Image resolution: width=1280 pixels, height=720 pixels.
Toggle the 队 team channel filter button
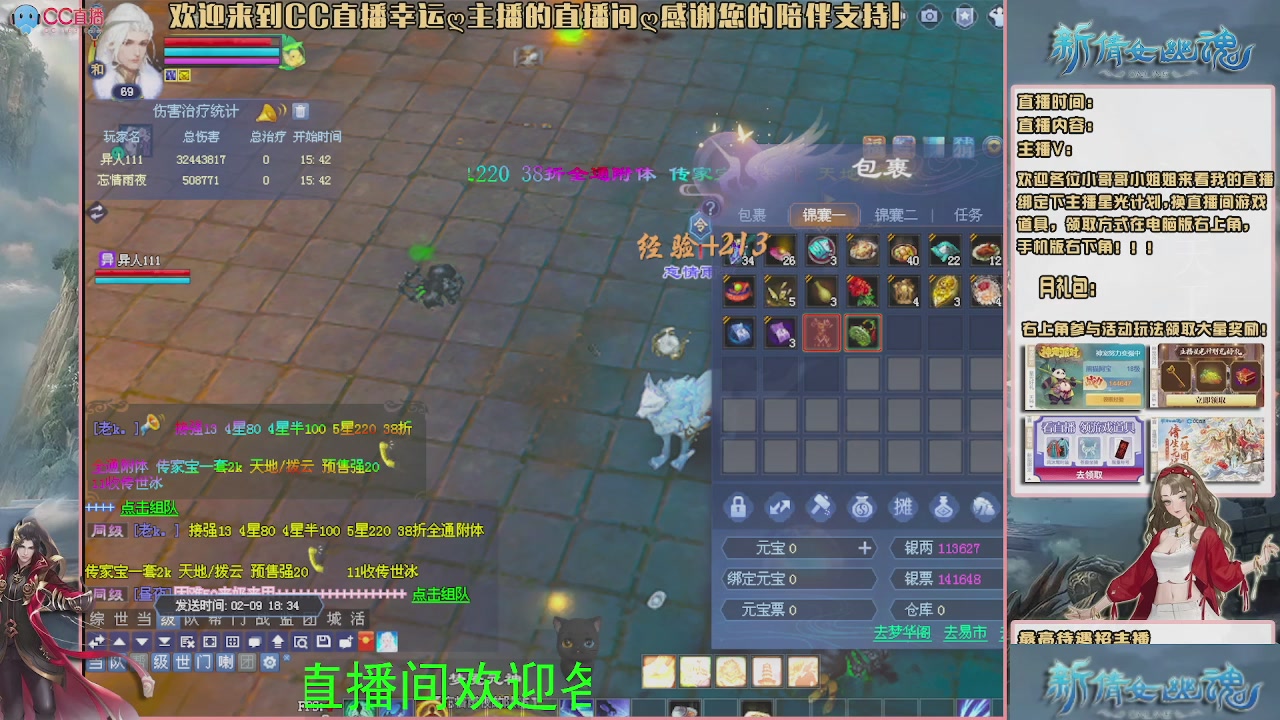(x=116, y=661)
